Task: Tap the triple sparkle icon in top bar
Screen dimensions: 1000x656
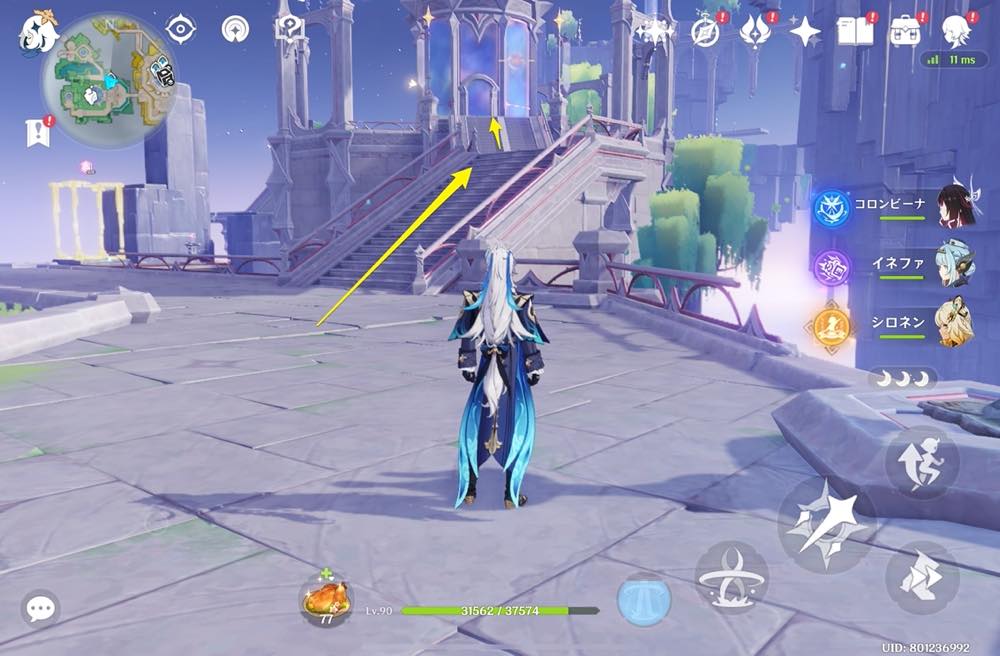Action: coord(654,31)
